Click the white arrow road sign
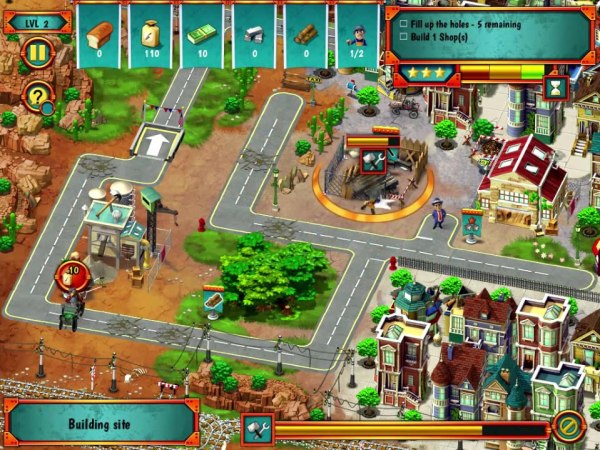The image size is (600, 450). click(x=155, y=143)
